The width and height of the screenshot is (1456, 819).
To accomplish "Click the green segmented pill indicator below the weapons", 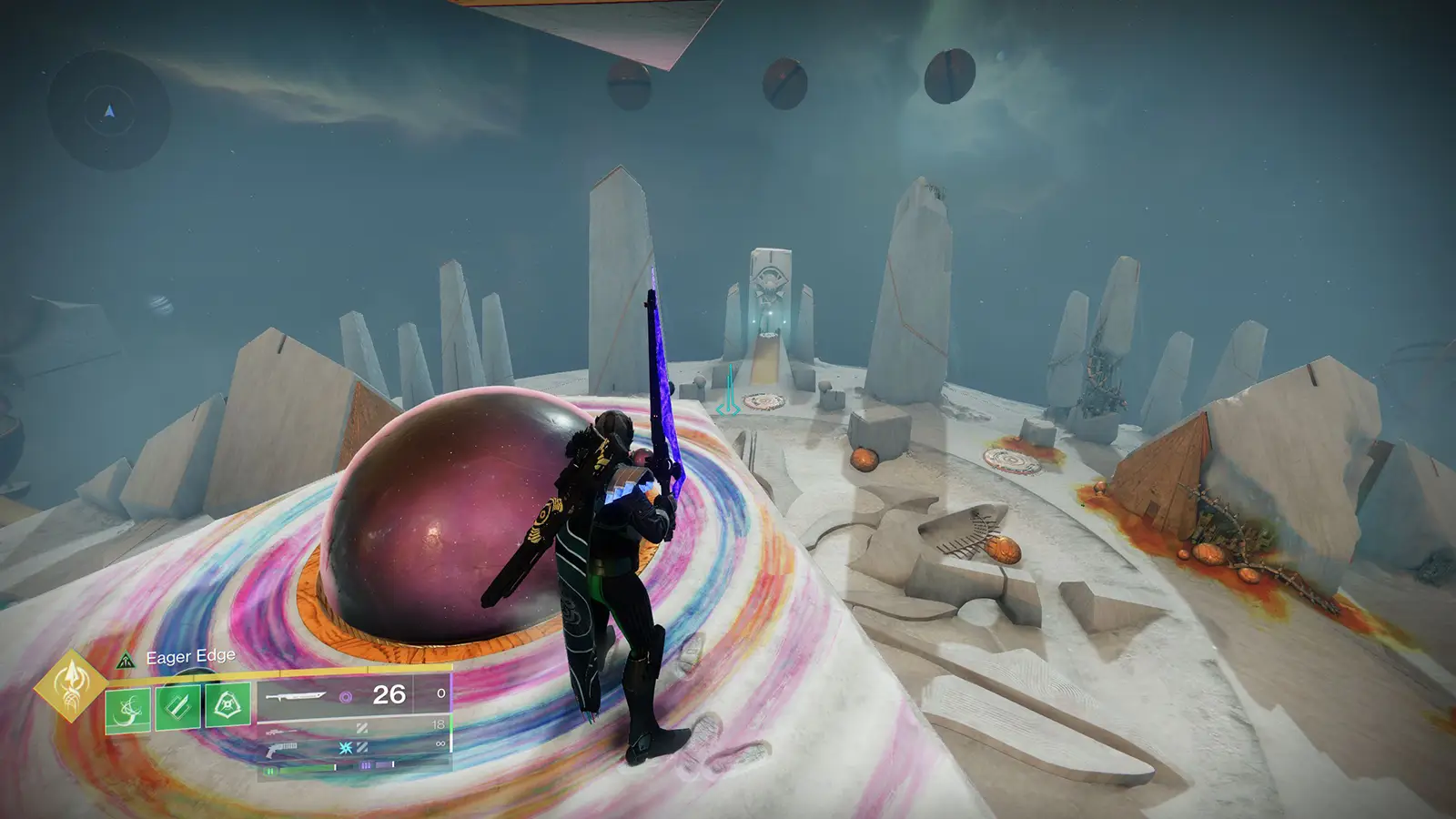I will click(x=270, y=769).
